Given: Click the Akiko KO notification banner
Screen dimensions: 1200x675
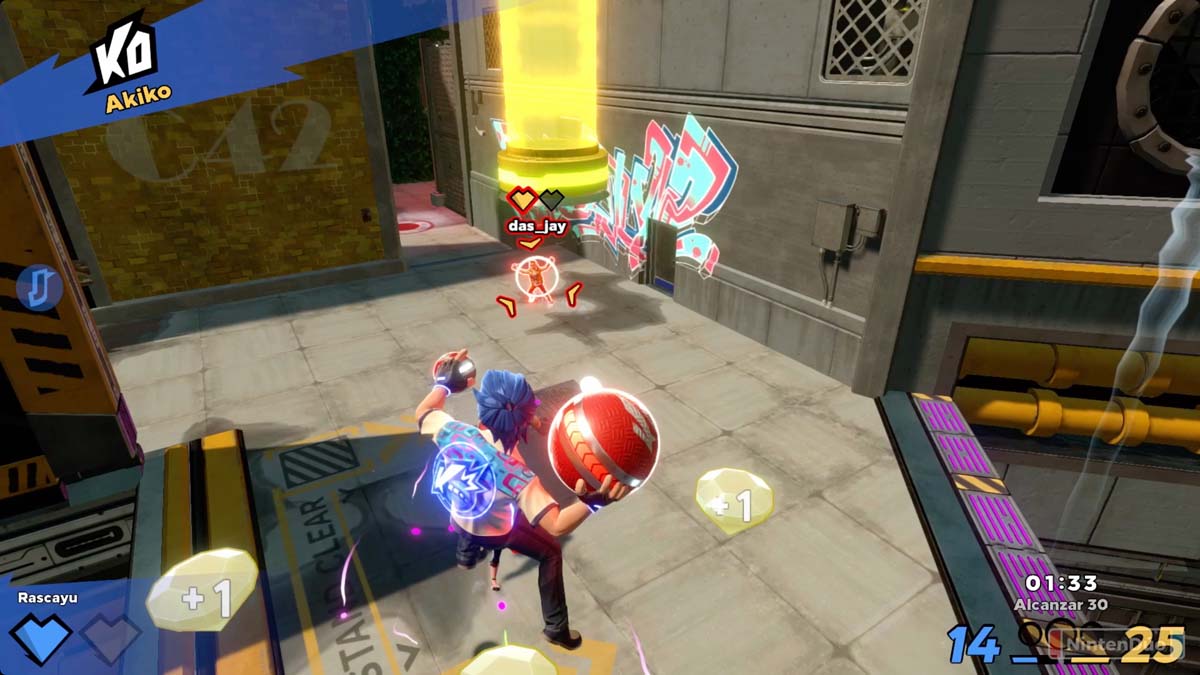Looking at the screenshot, I should point(130,64).
